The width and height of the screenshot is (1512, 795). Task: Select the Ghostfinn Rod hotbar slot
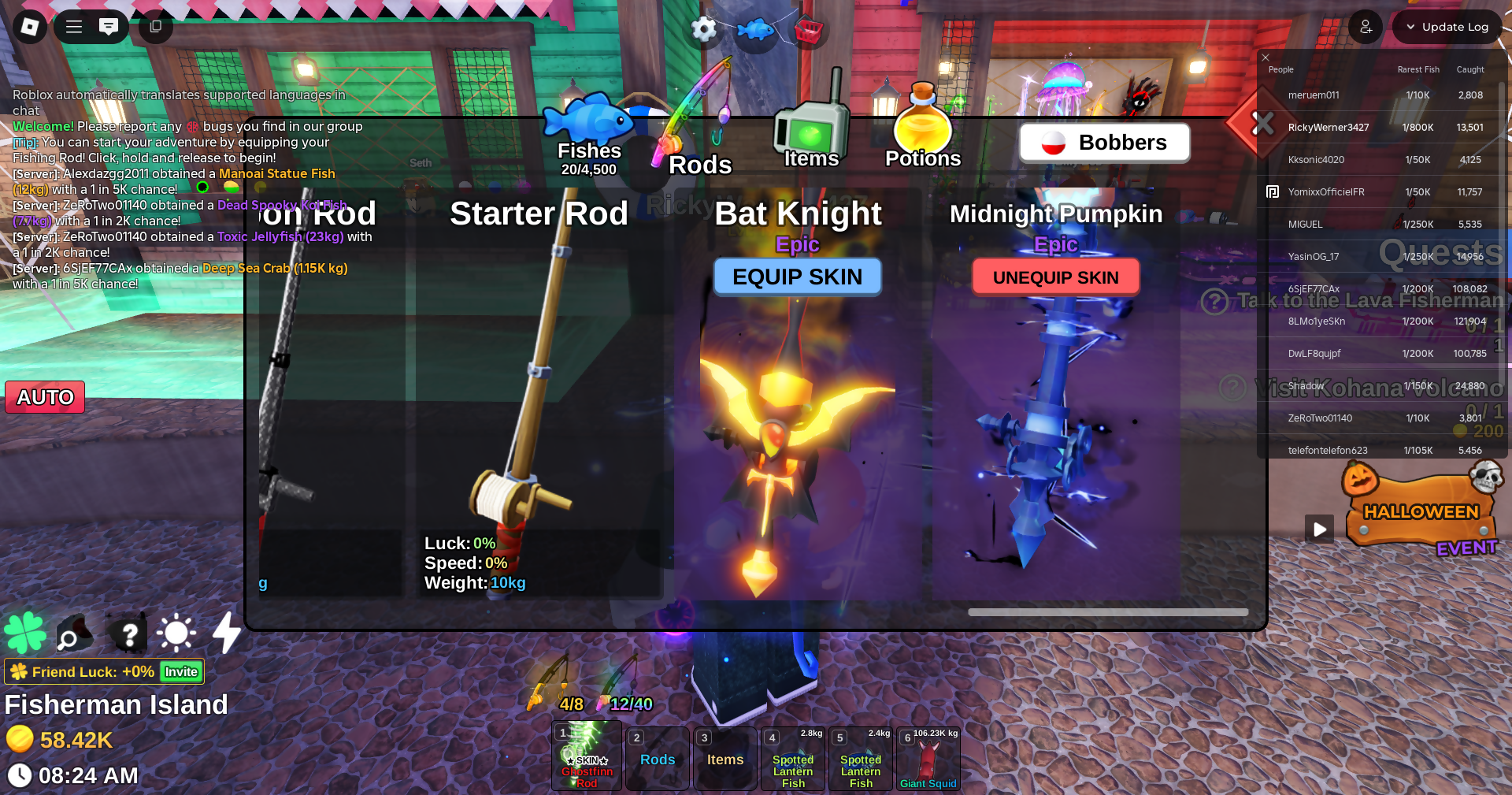tap(587, 758)
